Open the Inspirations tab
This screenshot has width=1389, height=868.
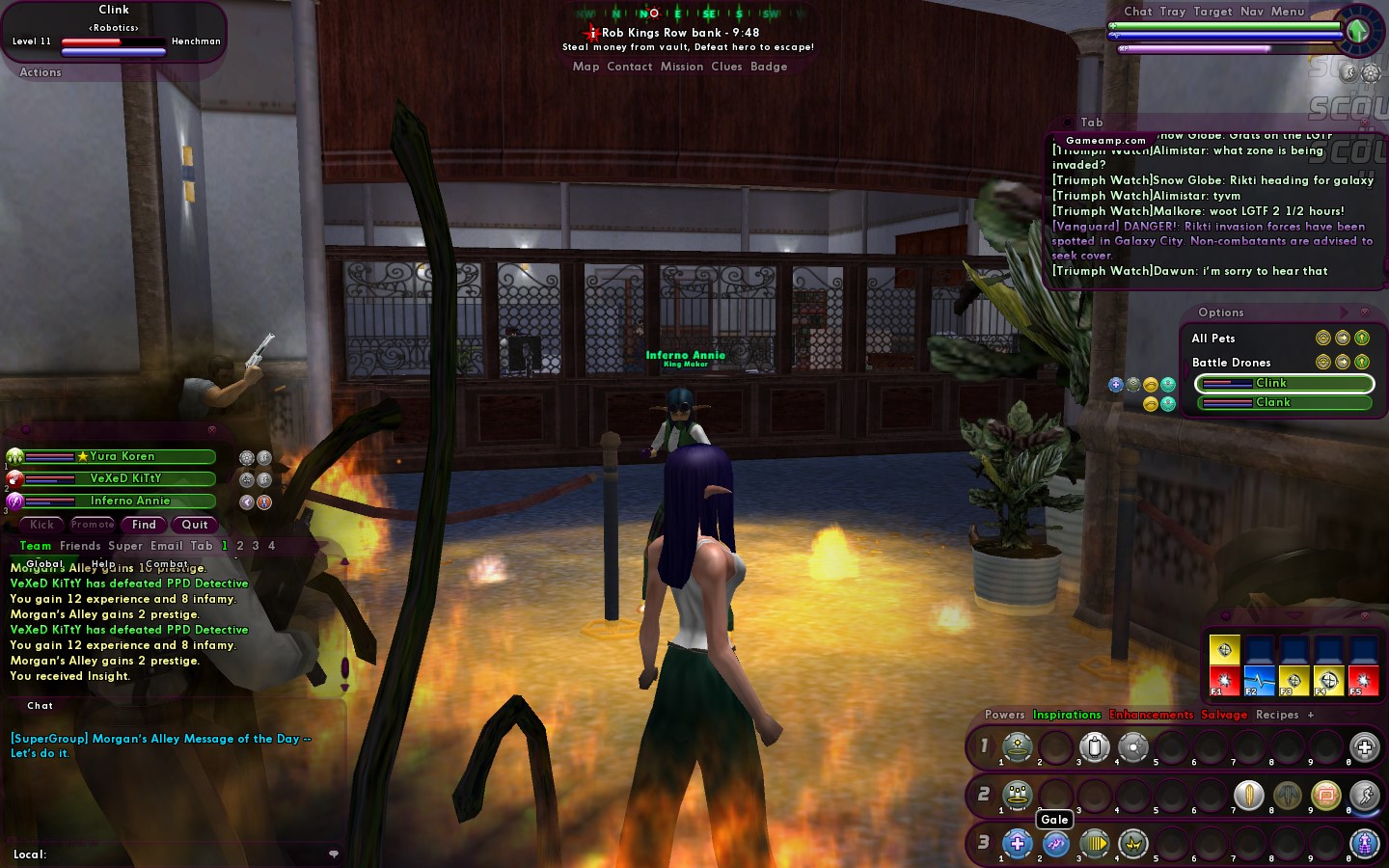point(1067,715)
